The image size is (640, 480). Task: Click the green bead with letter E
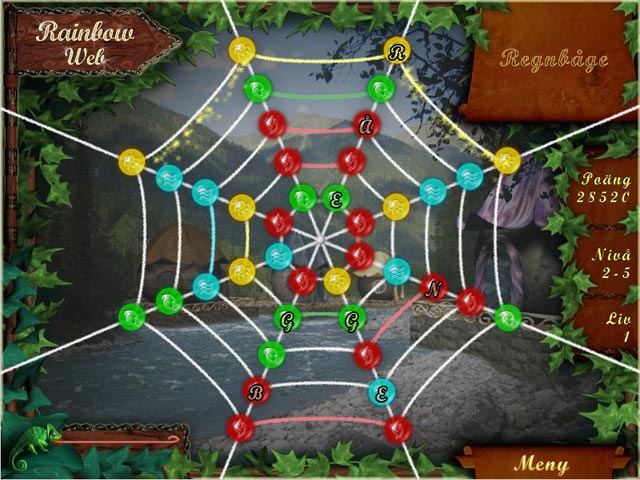(x=336, y=198)
